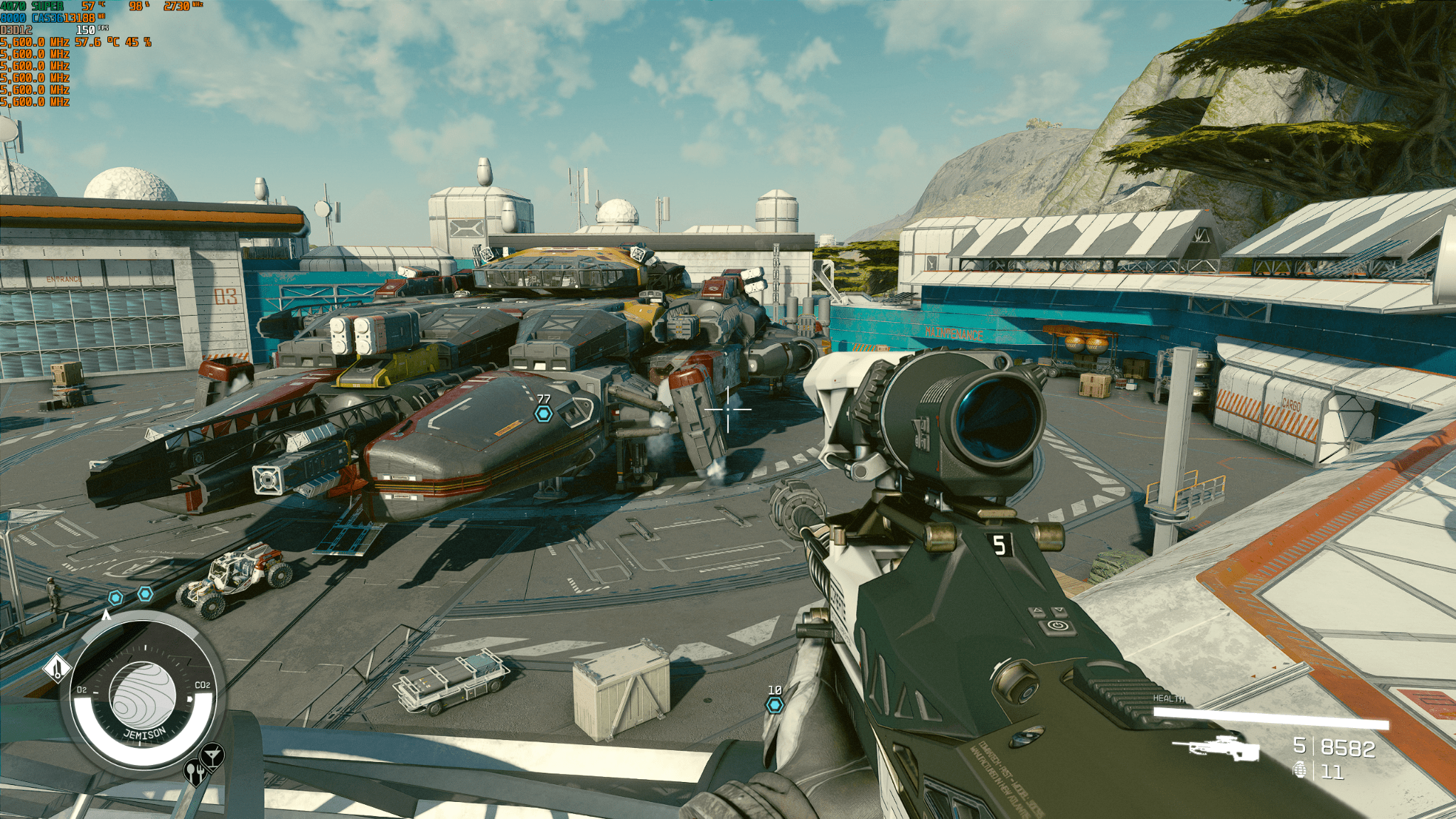Select the equipped sniper rifle weapon icon
1456x819 pixels.
[x=1216, y=748]
